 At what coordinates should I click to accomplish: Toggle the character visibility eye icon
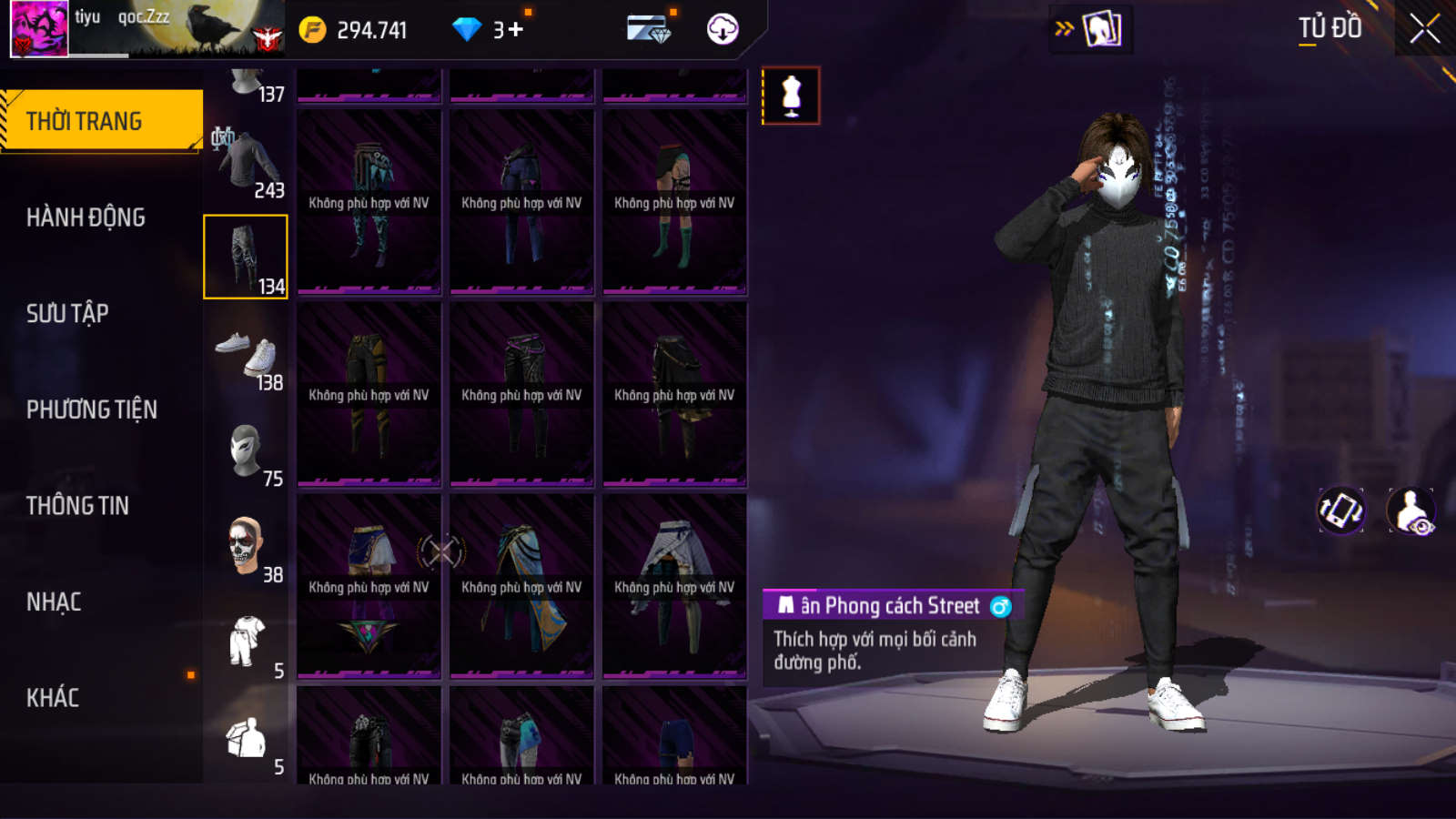1410,511
